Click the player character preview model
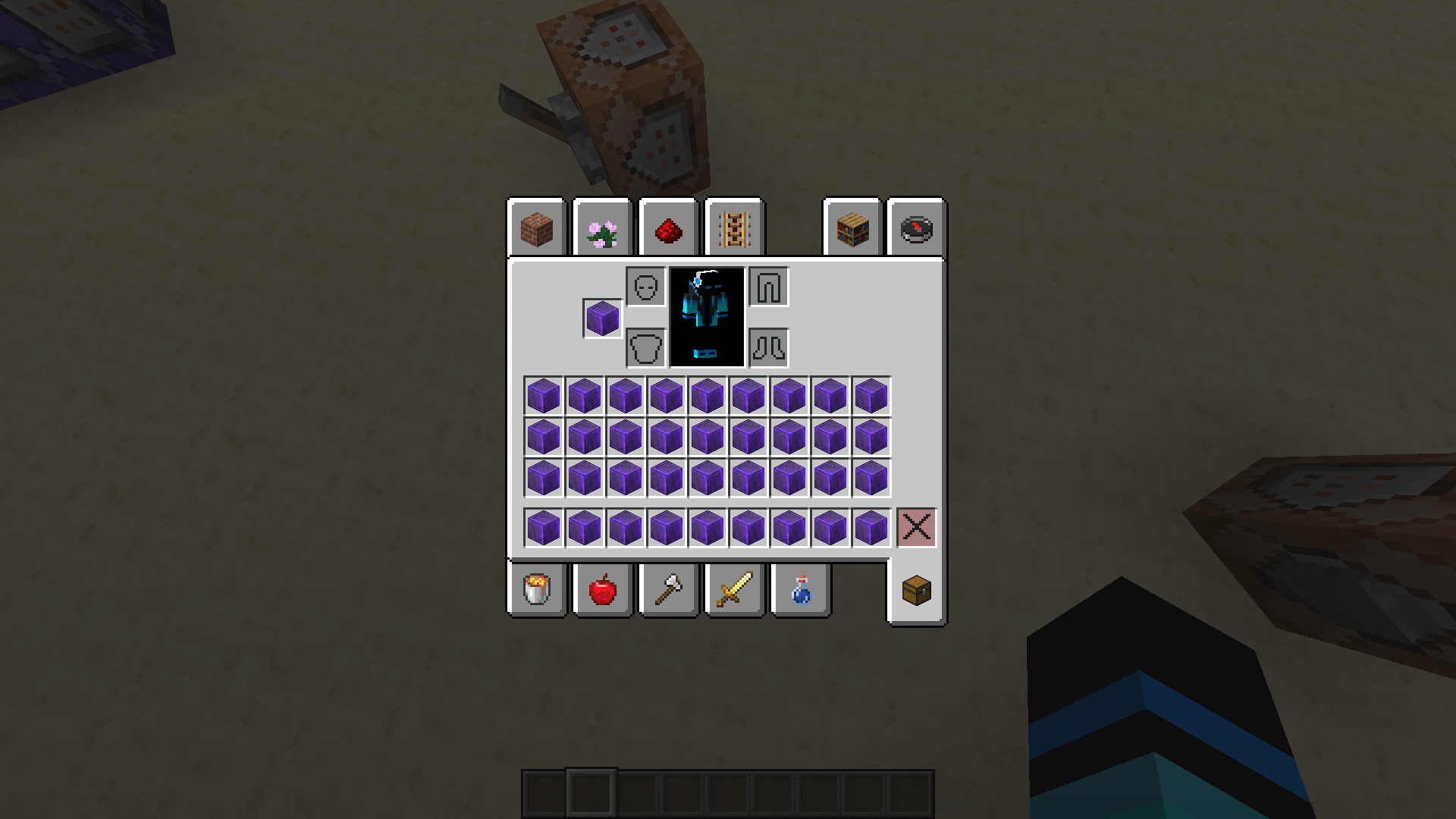The height and width of the screenshot is (819, 1456). click(706, 318)
